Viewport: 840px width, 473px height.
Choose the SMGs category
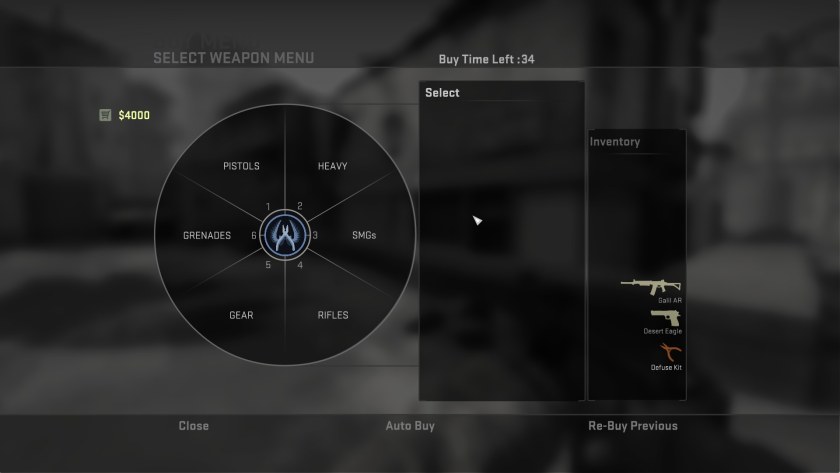[364, 236]
